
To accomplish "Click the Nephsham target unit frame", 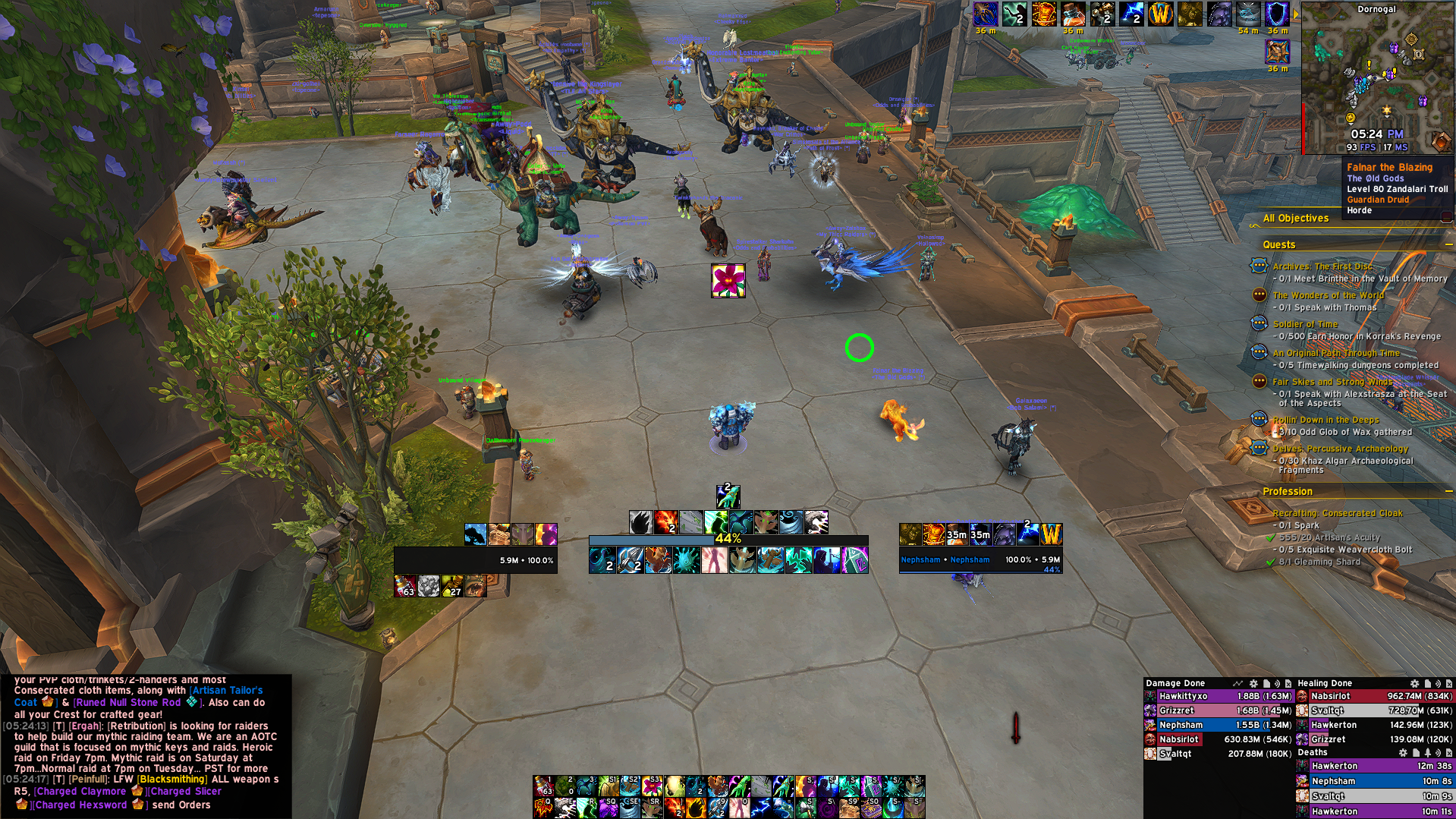I will tap(980, 560).
